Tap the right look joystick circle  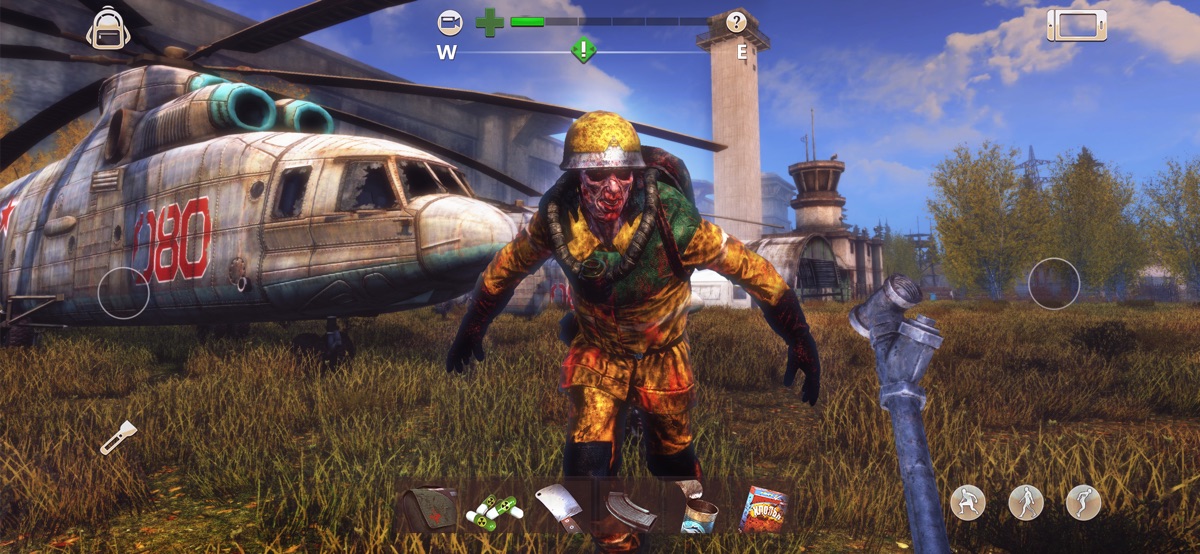[1054, 283]
